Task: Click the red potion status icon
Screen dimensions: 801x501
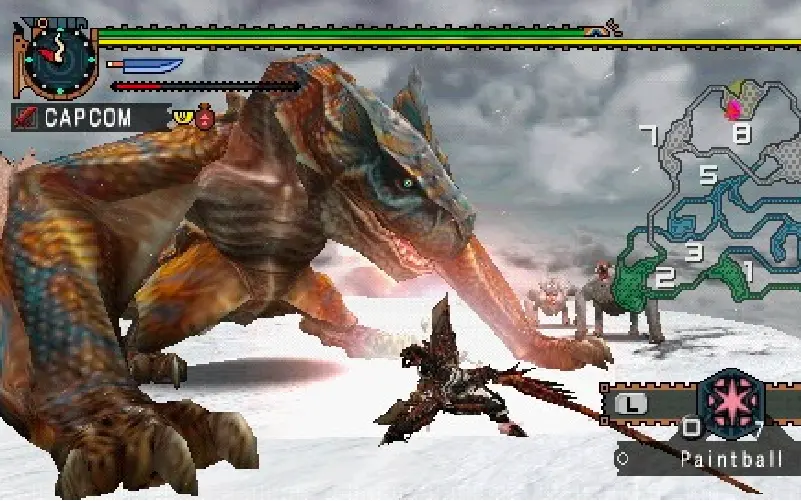Action: click(x=206, y=118)
